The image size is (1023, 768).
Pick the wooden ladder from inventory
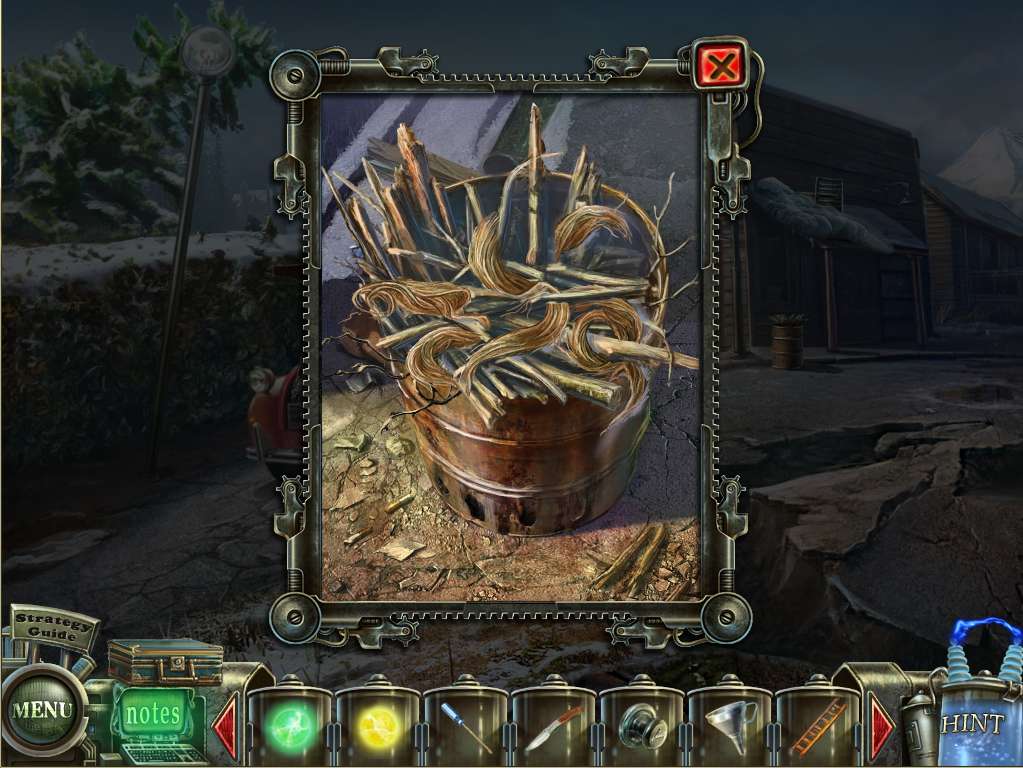818,727
